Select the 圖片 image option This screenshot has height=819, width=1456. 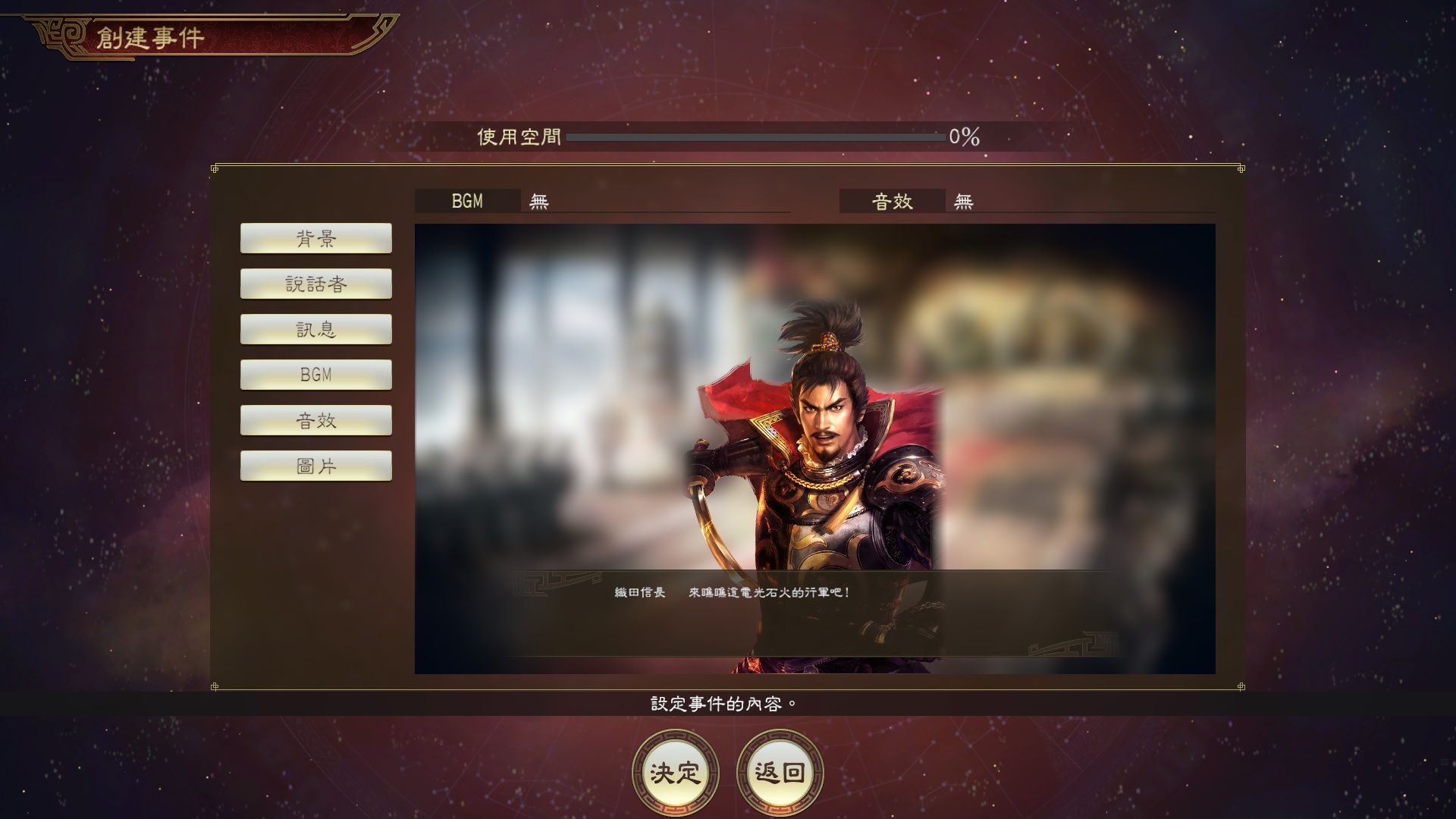coord(316,466)
